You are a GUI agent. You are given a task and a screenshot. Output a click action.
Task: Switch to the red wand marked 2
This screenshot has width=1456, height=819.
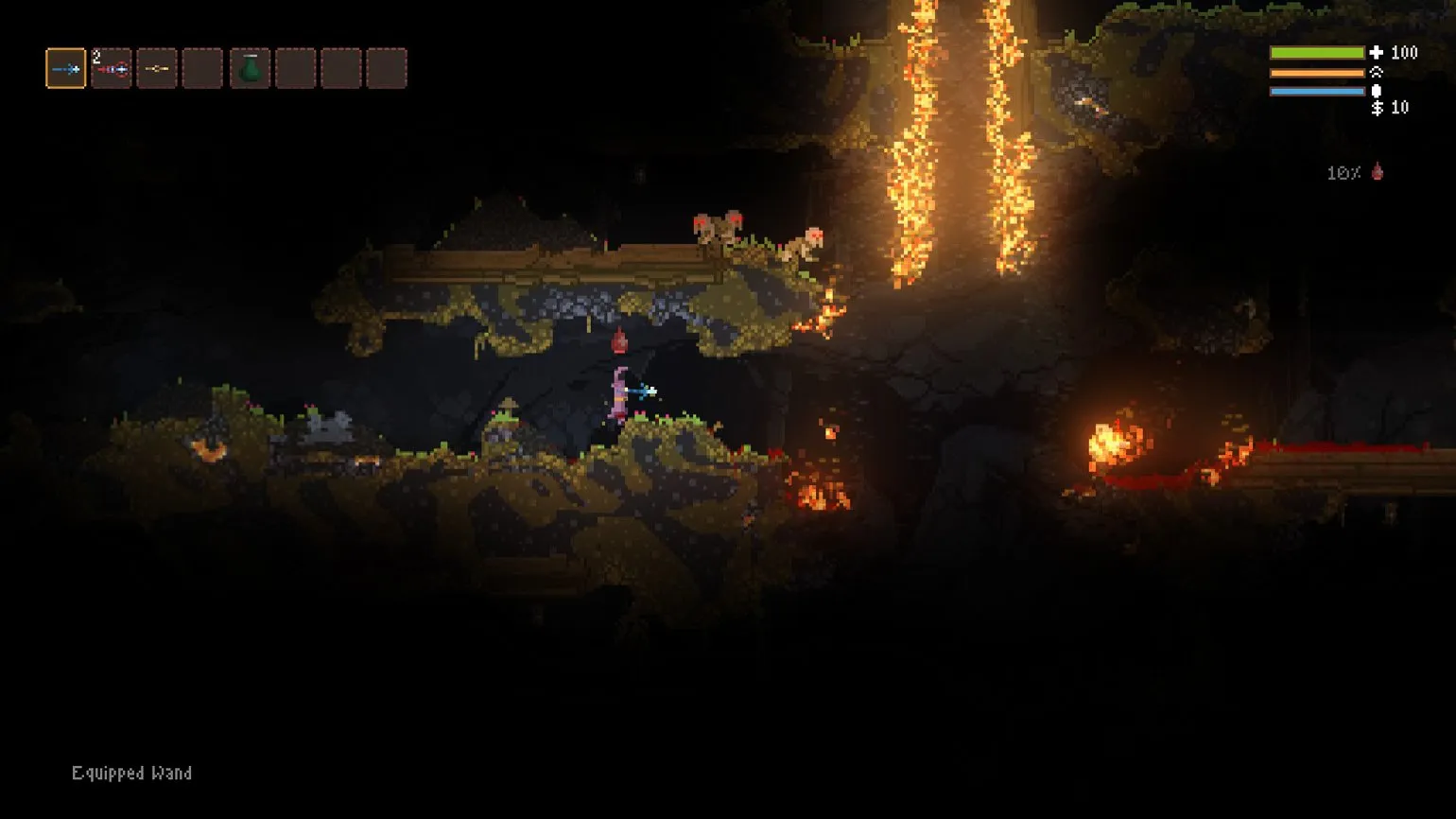pyautogui.click(x=112, y=68)
